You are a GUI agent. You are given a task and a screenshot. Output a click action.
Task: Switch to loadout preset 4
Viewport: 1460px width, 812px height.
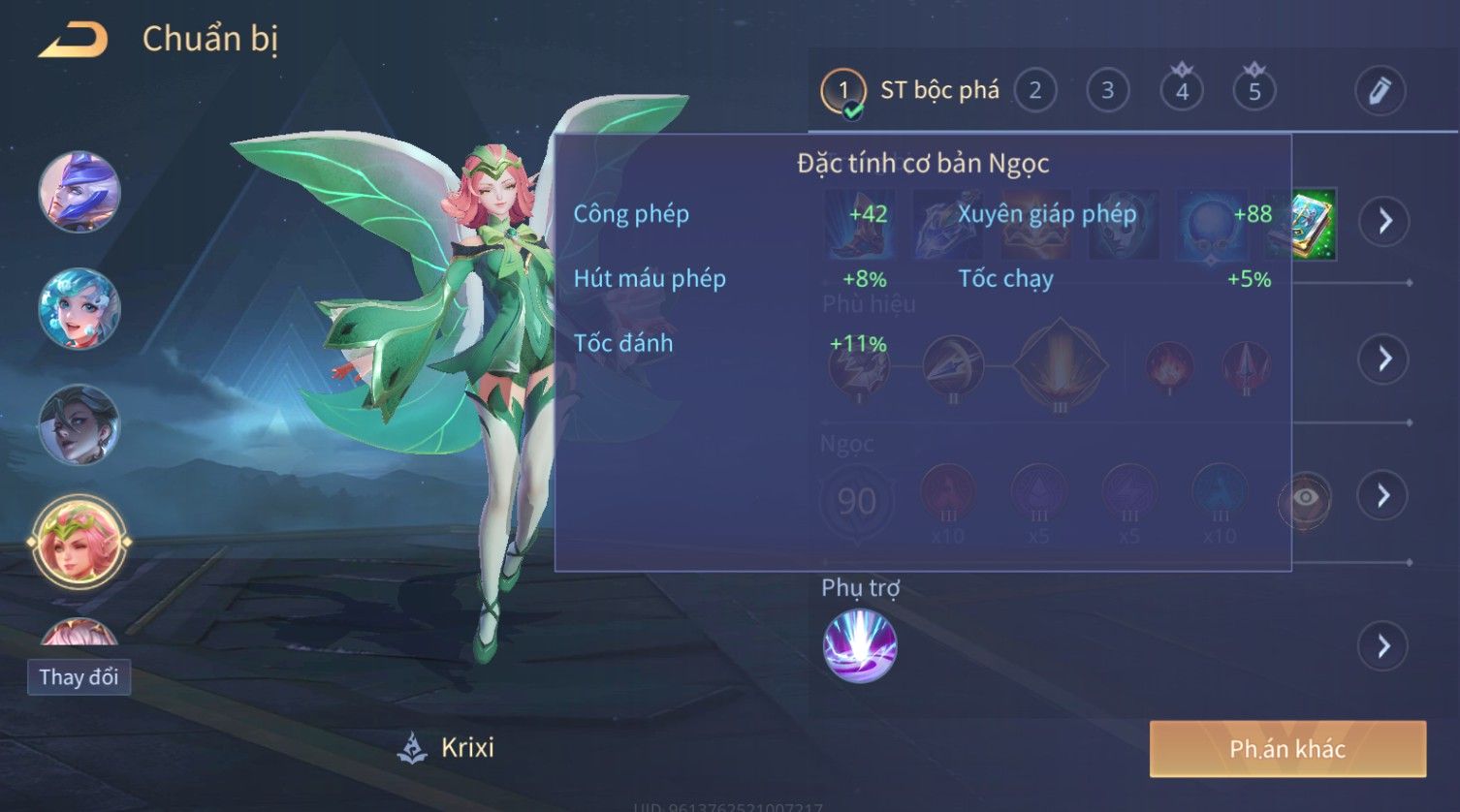click(x=1182, y=91)
